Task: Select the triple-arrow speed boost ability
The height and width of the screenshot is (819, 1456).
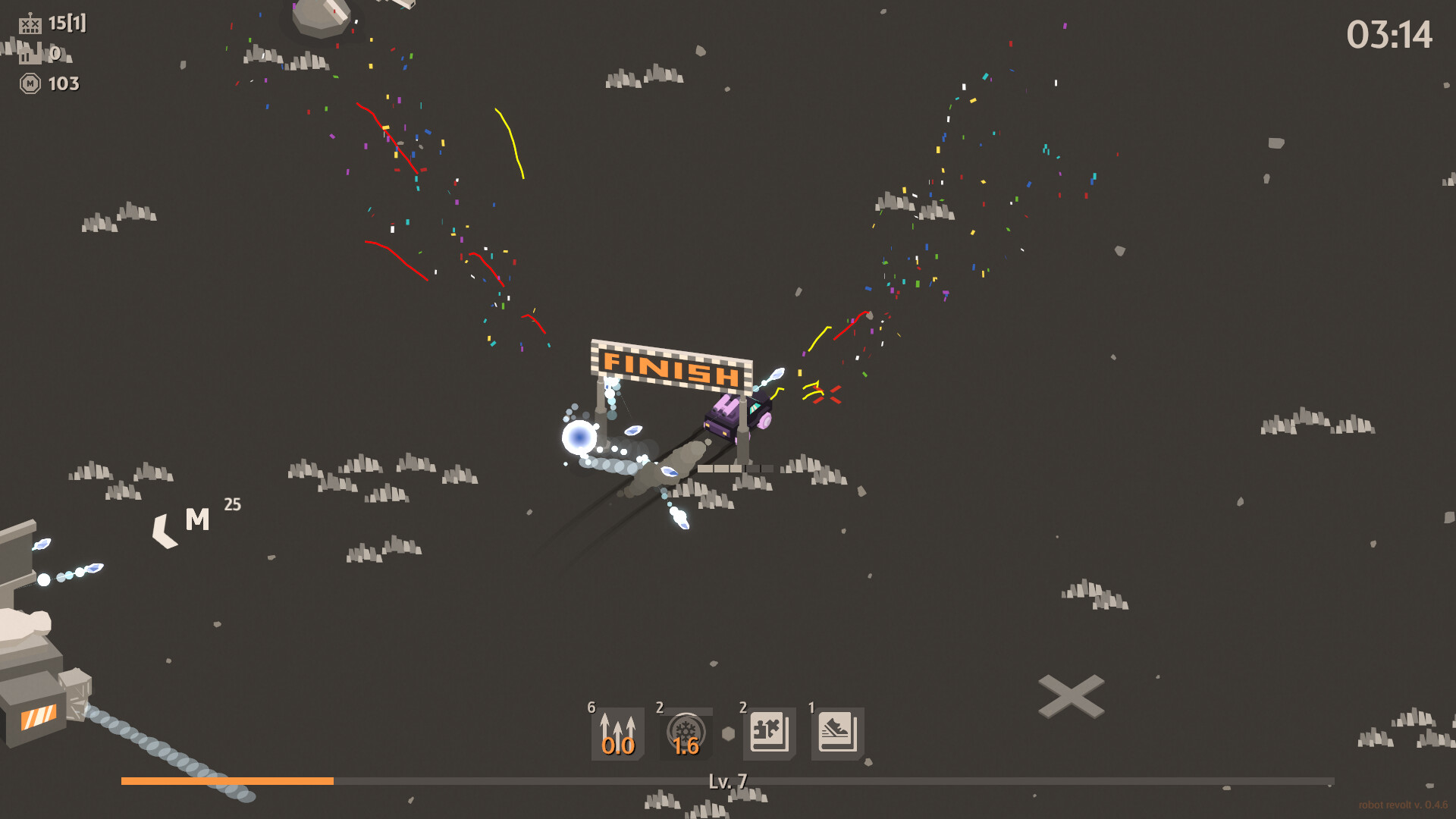Action: 617,732
